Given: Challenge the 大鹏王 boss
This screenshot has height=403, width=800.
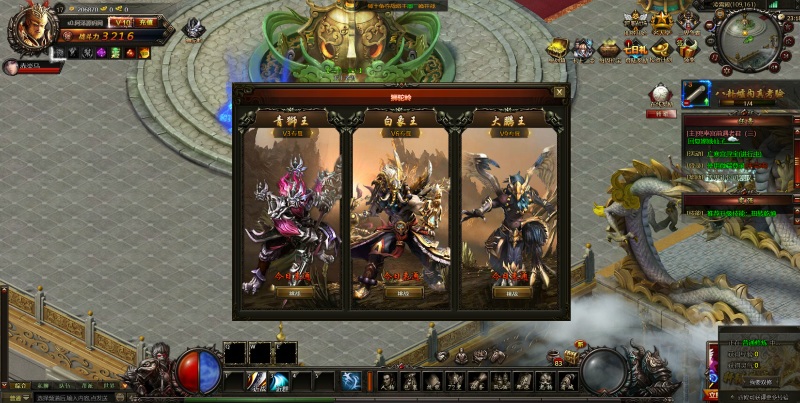Looking at the screenshot, I should [x=512, y=293].
